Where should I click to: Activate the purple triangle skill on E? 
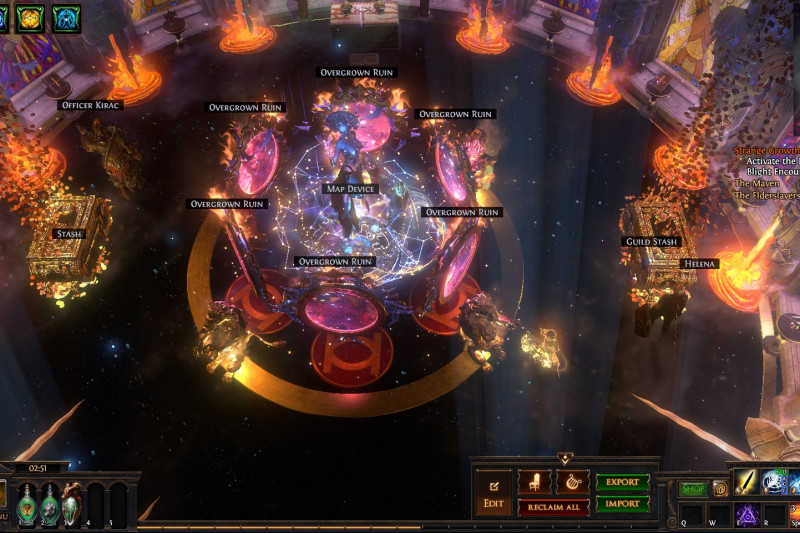point(746,514)
